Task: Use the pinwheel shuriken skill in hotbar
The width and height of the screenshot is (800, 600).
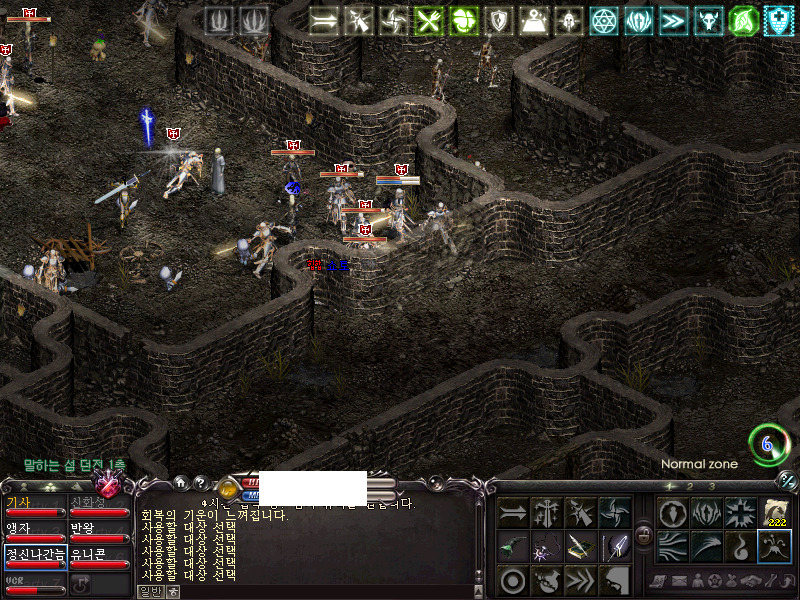Action: [x=615, y=513]
